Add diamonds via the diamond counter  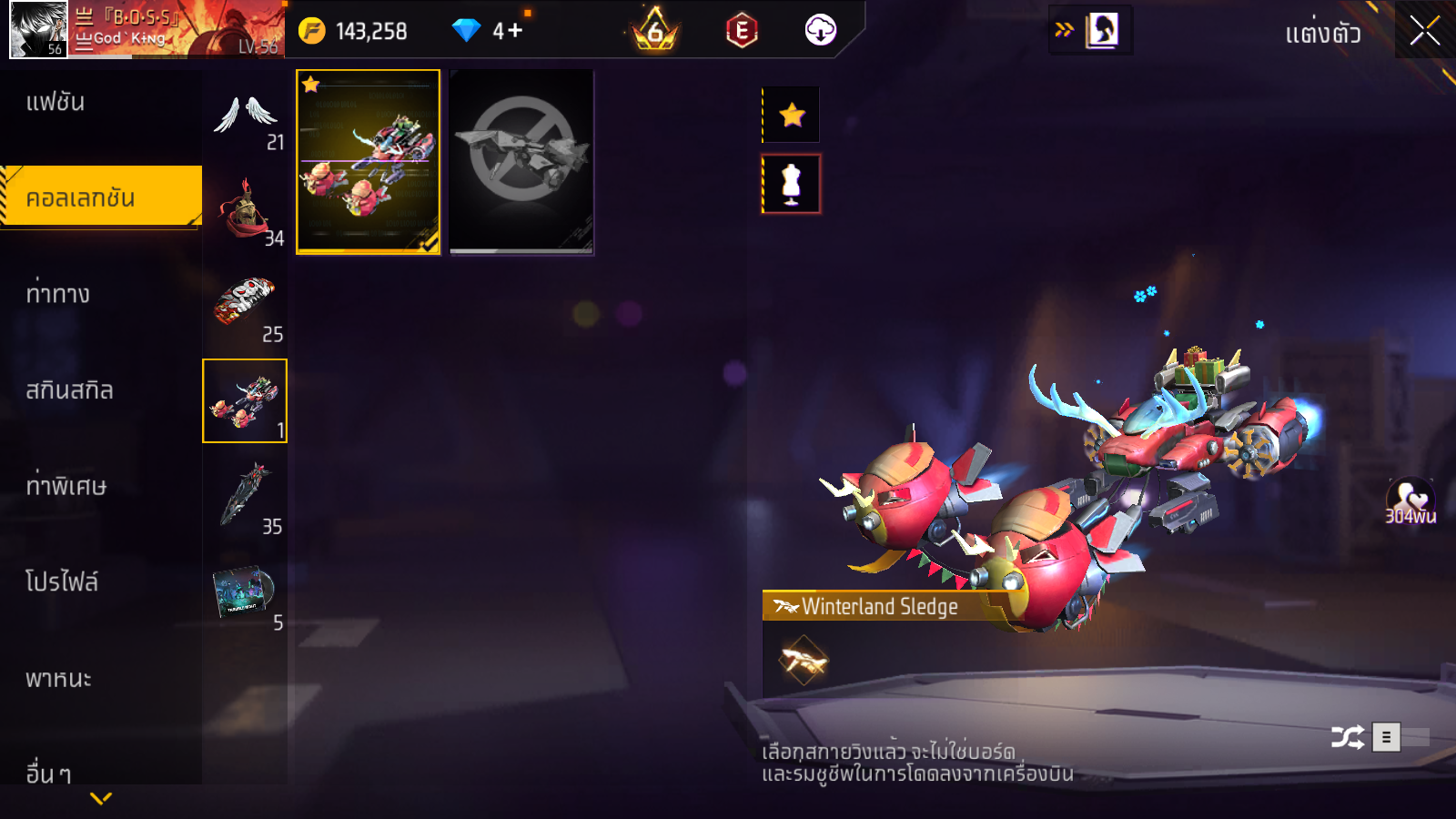(x=508, y=31)
